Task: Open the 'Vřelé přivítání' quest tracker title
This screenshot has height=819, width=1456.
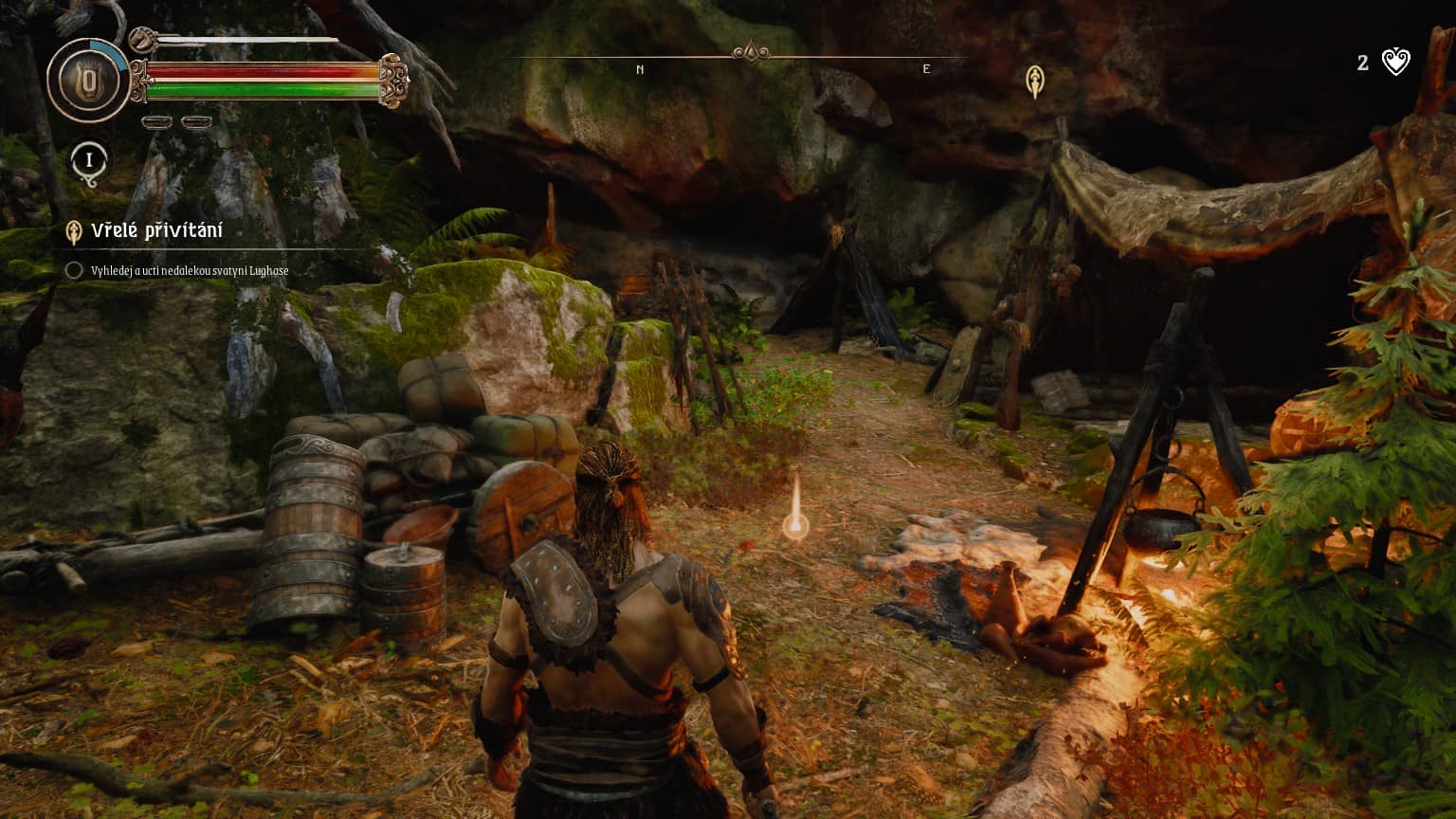Action: [x=156, y=231]
